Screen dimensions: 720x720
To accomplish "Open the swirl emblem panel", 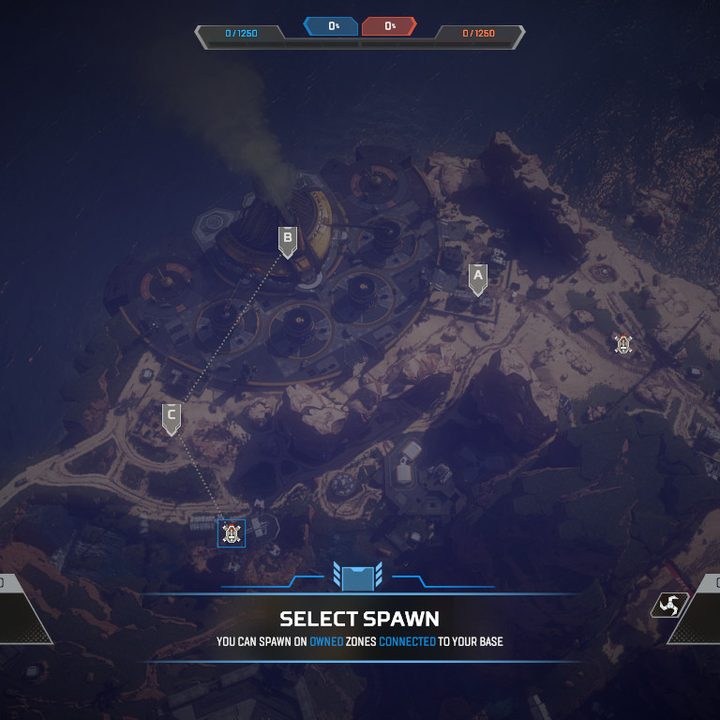I will (669, 605).
